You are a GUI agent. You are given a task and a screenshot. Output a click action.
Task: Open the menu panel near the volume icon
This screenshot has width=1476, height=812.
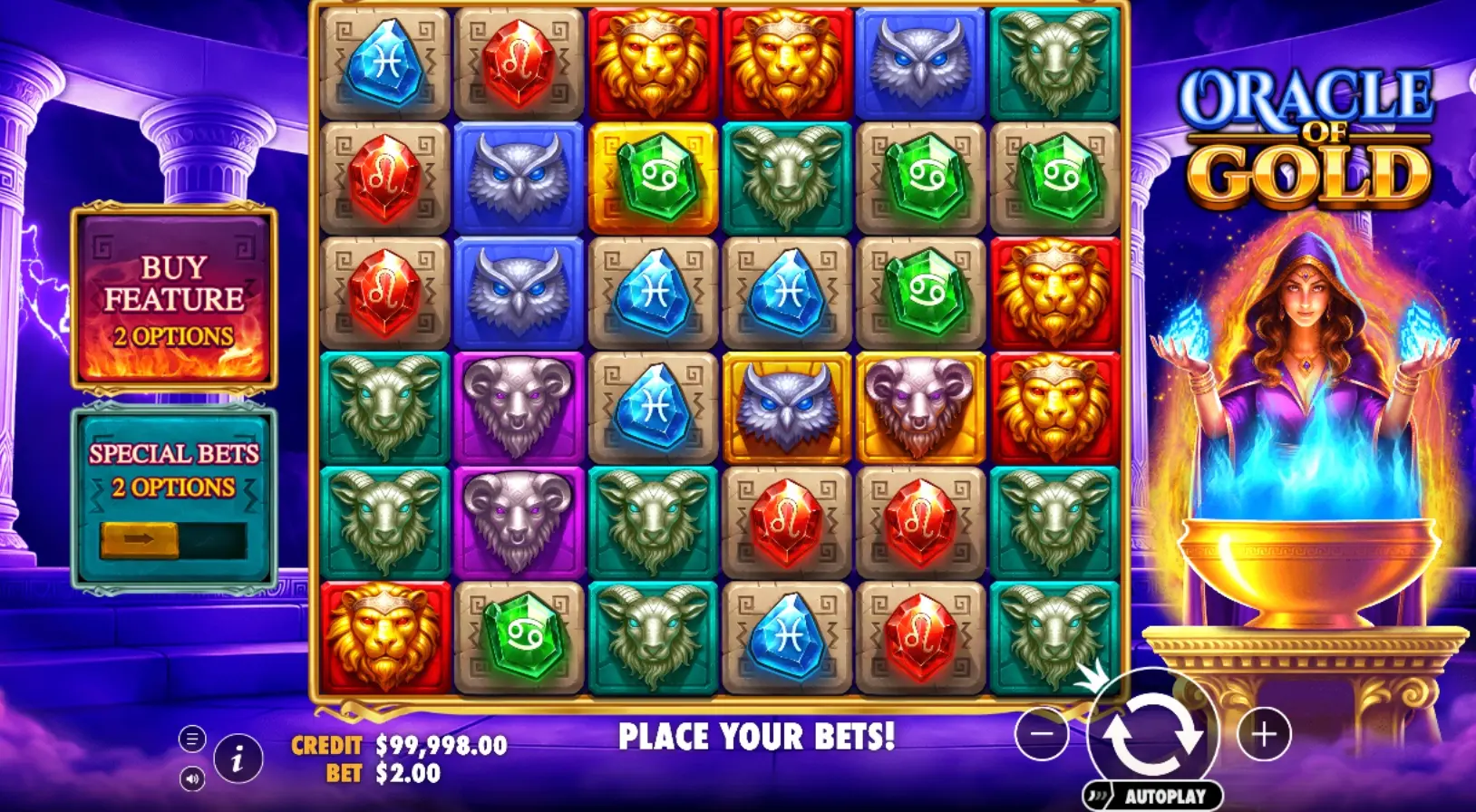(x=191, y=739)
